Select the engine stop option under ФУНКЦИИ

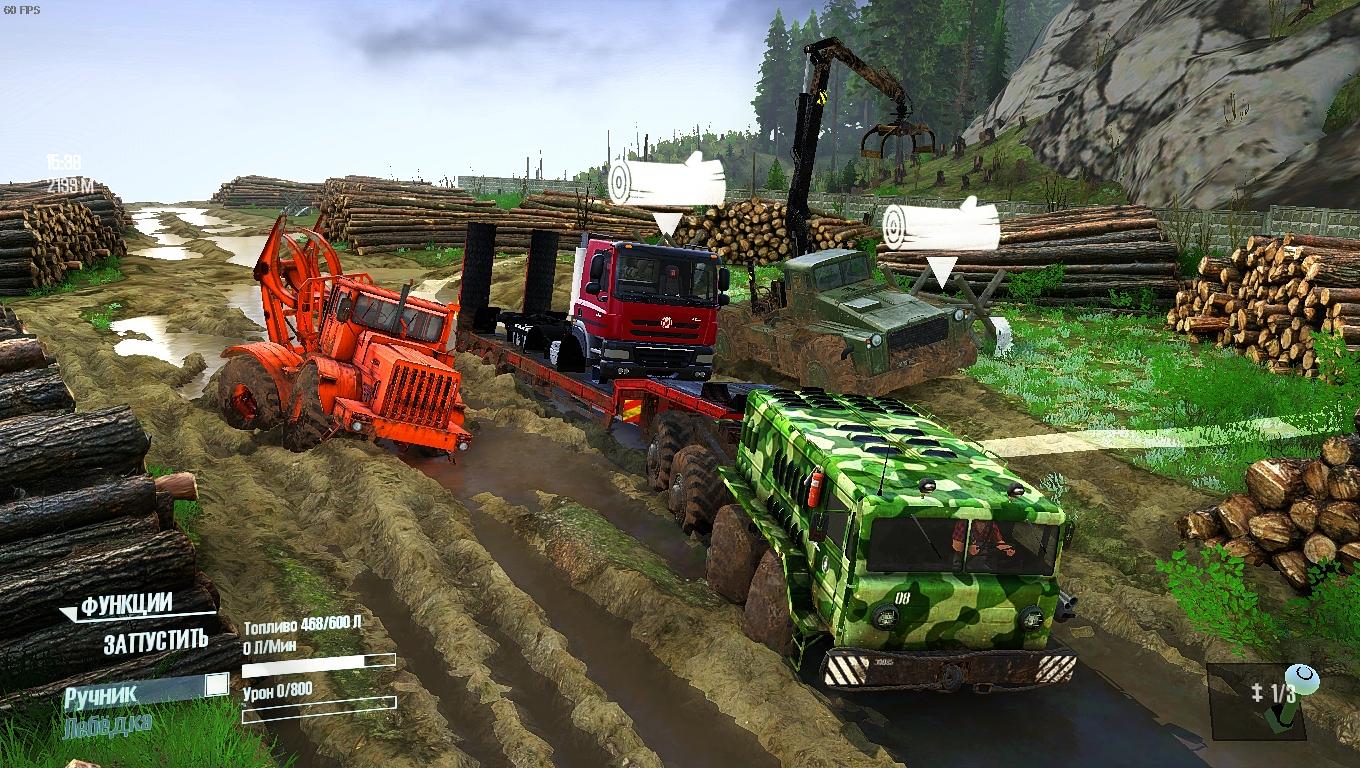pyautogui.click(x=155, y=642)
